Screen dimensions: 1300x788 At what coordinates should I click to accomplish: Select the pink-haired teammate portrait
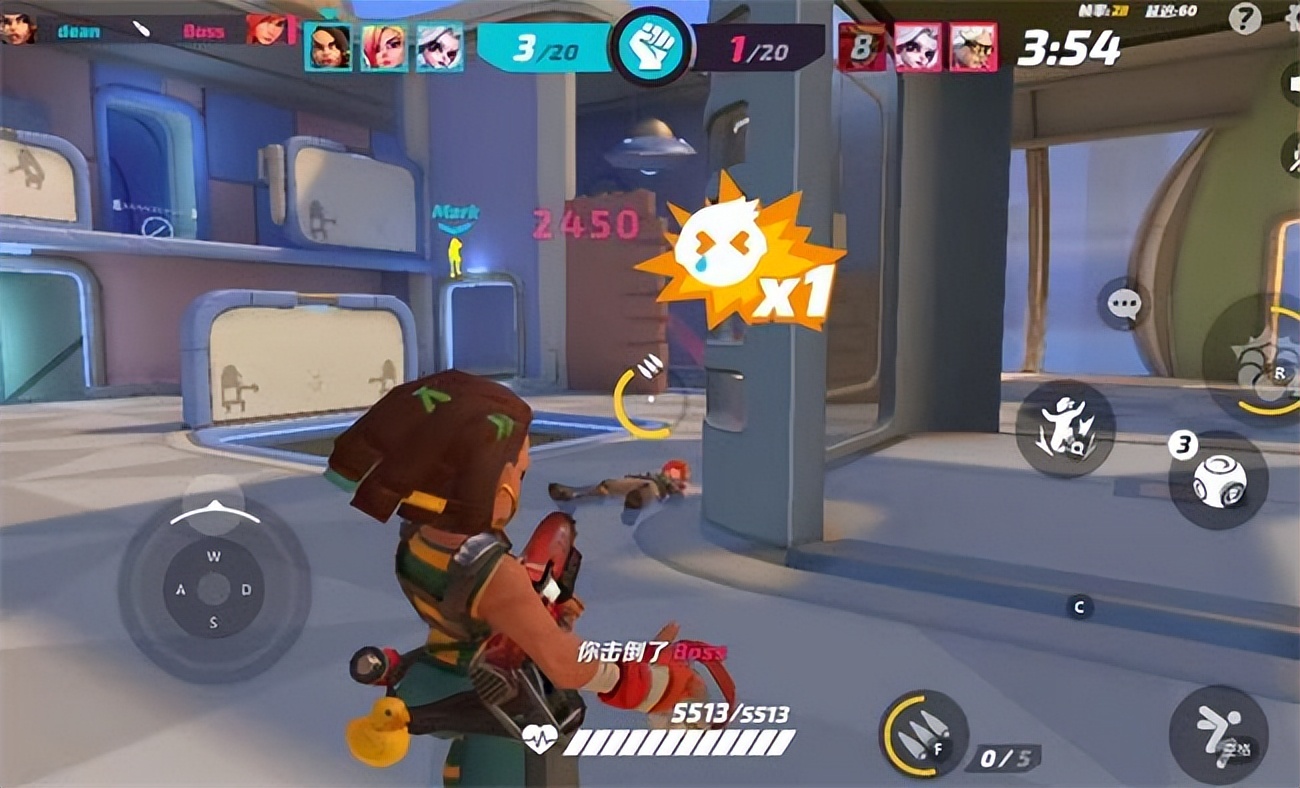pos(384,47)
